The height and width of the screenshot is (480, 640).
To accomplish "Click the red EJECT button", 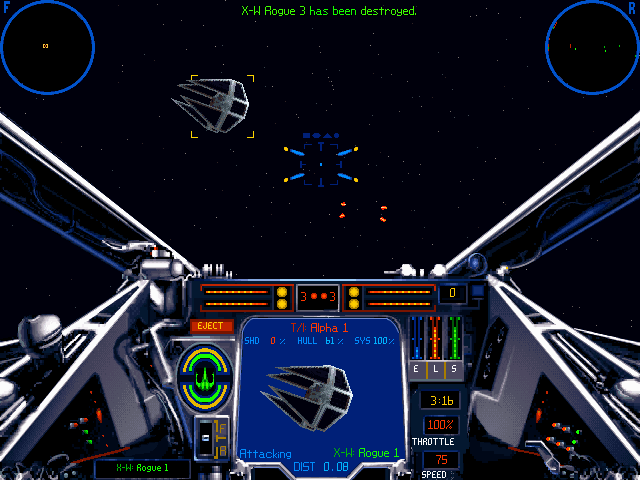I will click(x=210, y=326).
